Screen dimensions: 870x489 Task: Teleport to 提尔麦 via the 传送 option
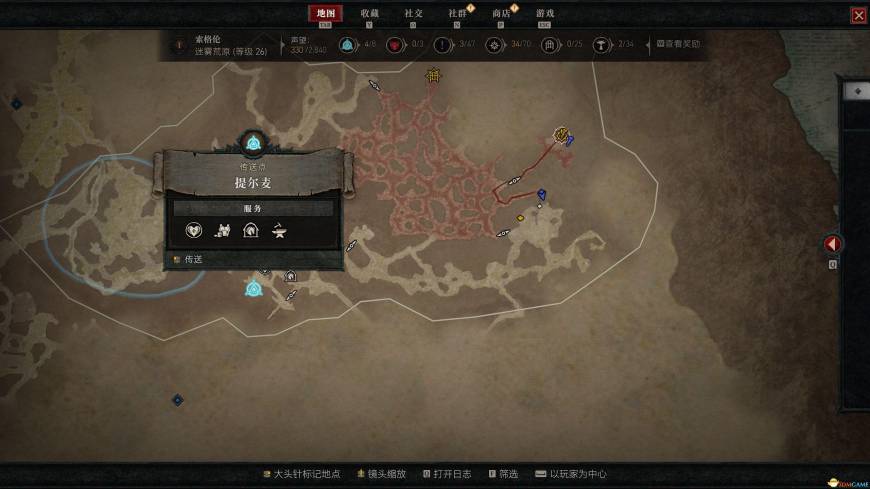[x=188, y=259]
